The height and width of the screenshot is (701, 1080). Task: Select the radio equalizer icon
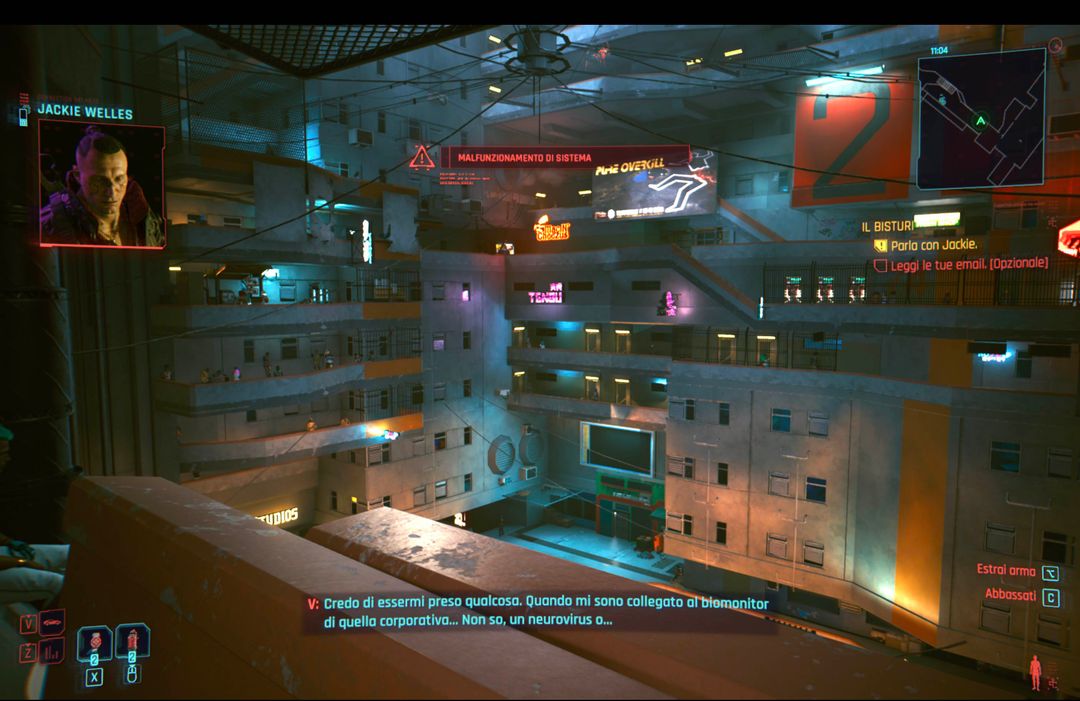click(x=53, y=651)
